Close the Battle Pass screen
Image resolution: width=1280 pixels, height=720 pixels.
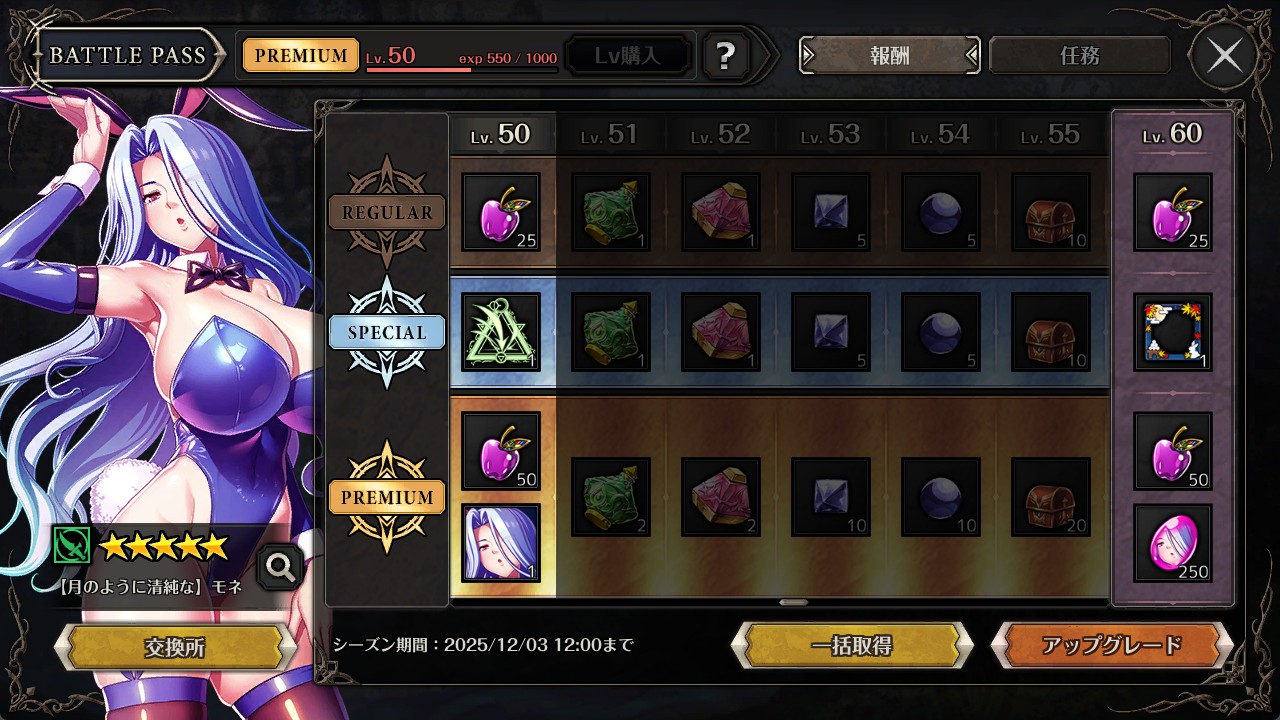click(1224, 56)
